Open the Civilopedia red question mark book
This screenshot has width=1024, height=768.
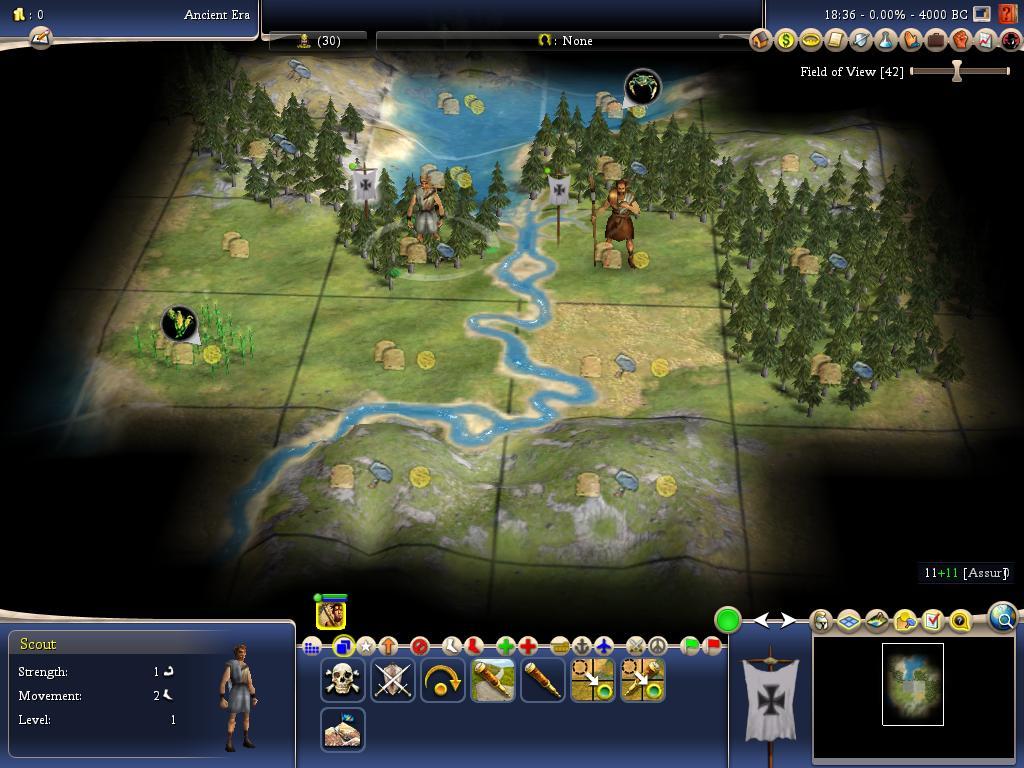[1008, 15]
